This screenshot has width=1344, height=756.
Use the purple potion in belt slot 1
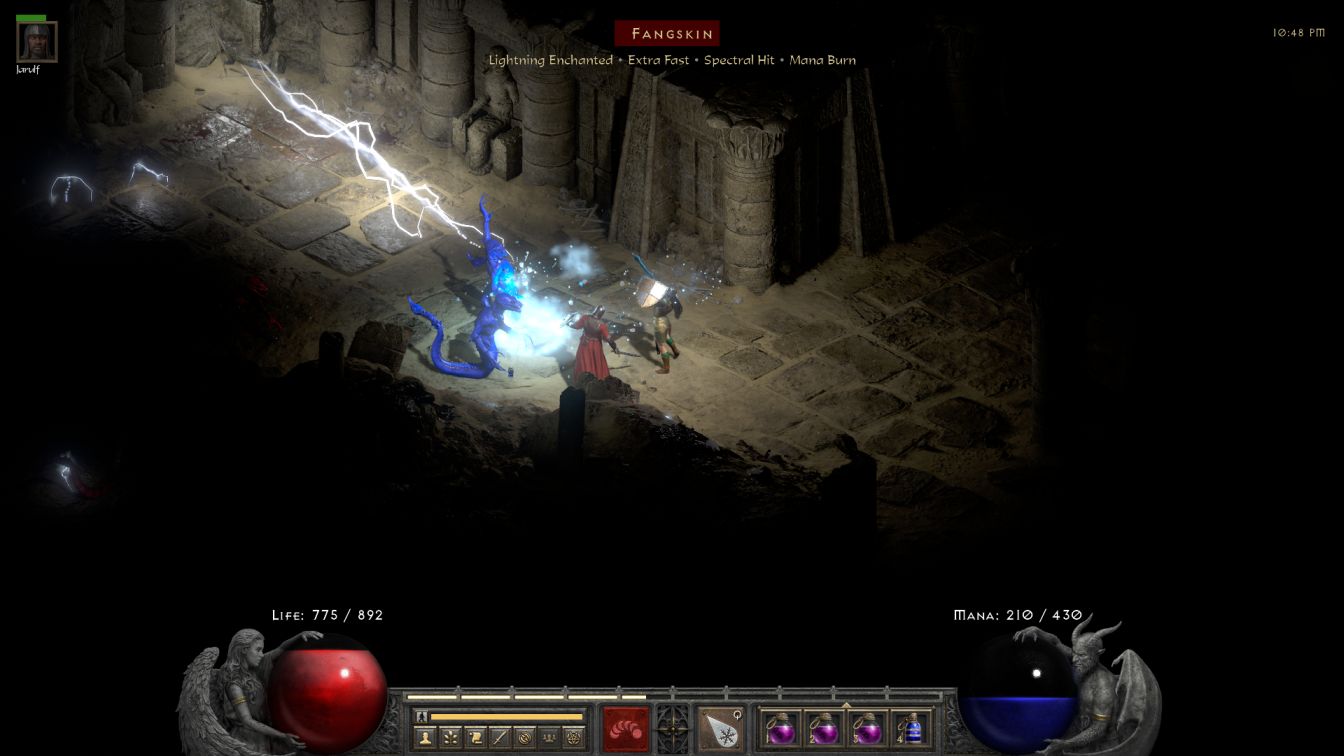point(781,727)
